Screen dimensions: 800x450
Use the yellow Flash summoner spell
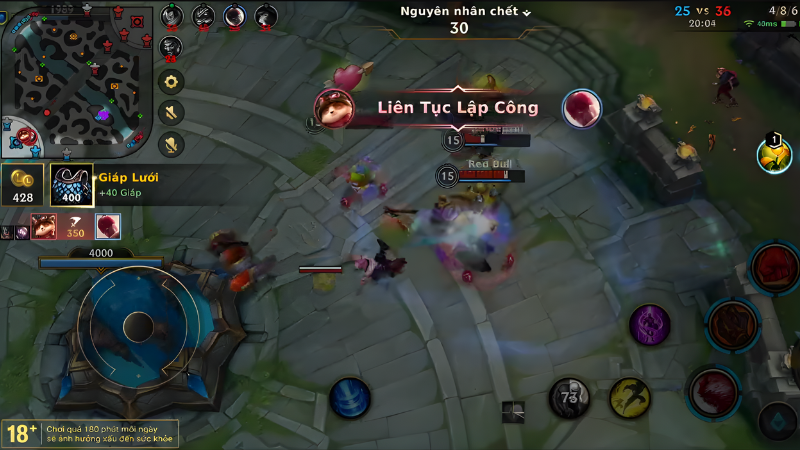pos(630,398)
